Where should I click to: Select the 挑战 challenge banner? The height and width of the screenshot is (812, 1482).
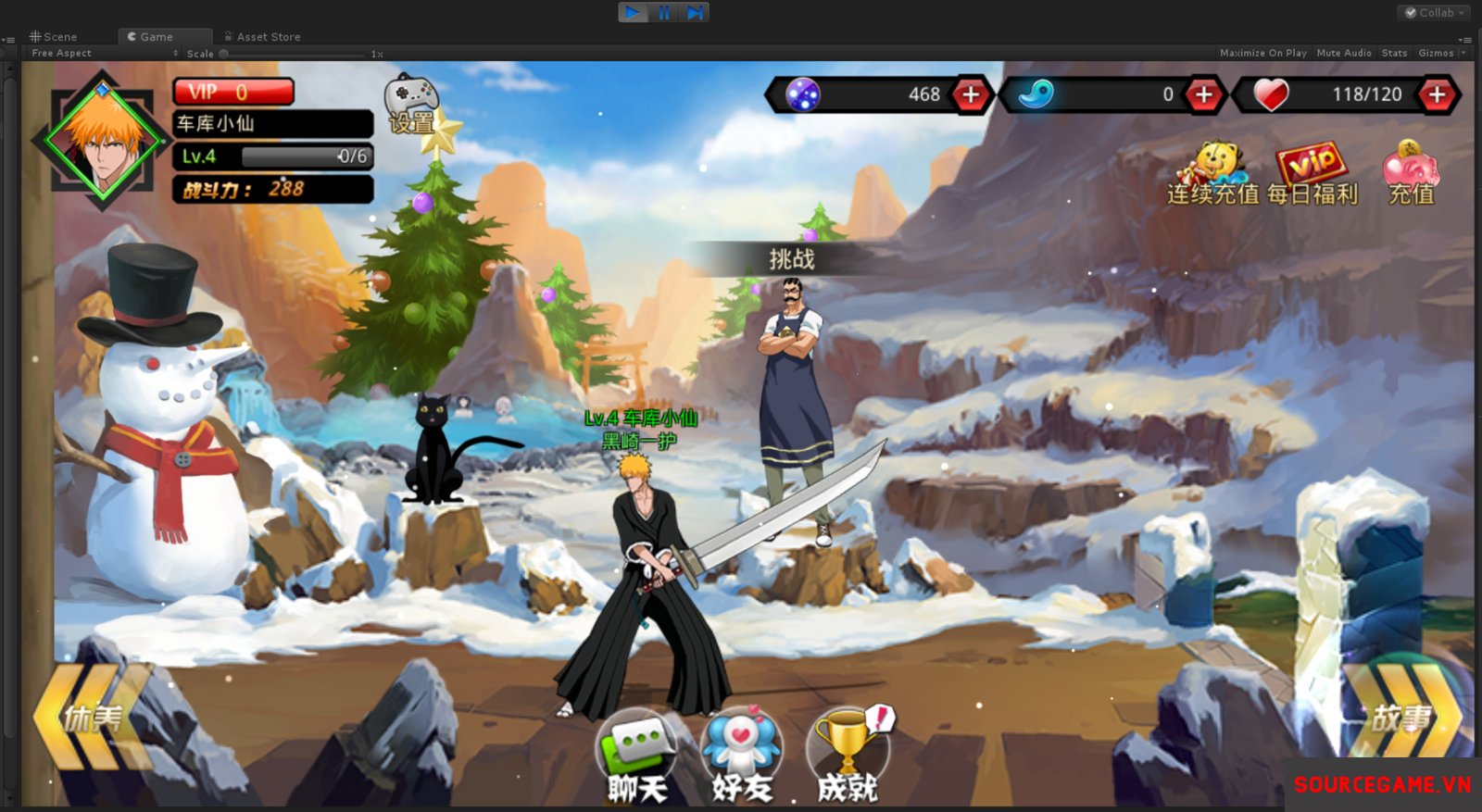[x=792, y=259]
